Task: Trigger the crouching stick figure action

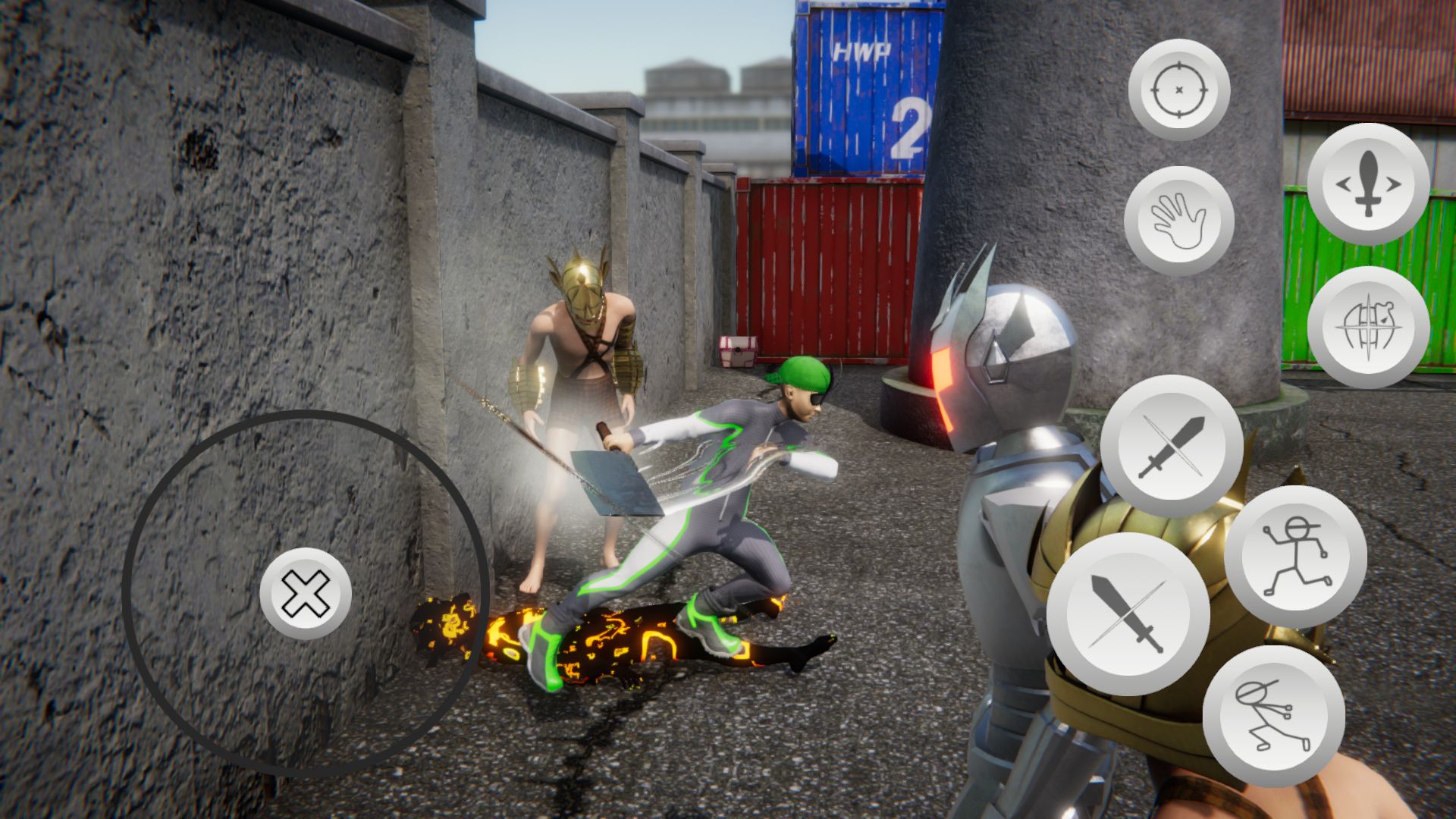Action: pos(1273,717)
